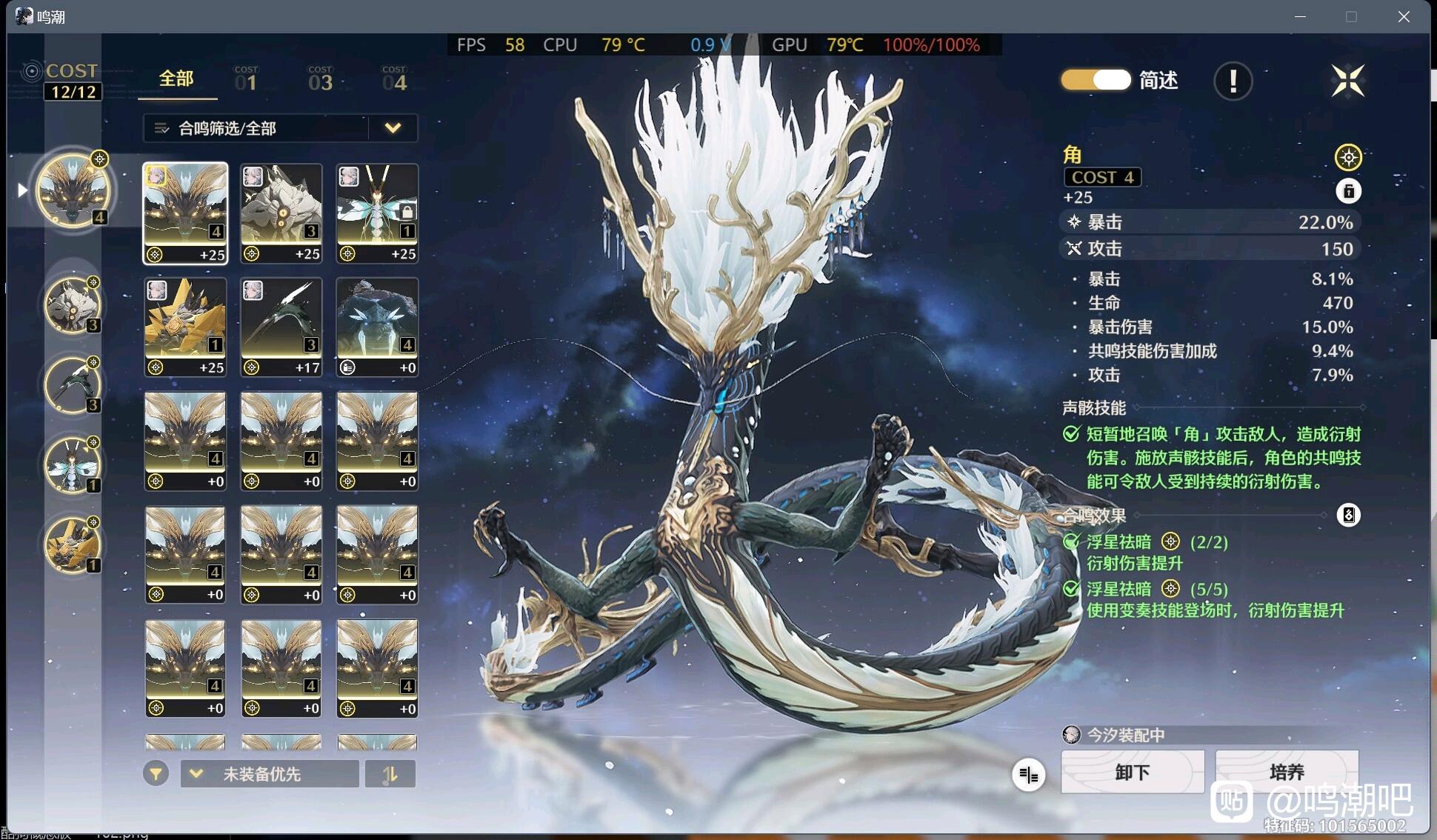Close the game window
Screen dimensions: 1437x840
click(x=1404, y=16)
